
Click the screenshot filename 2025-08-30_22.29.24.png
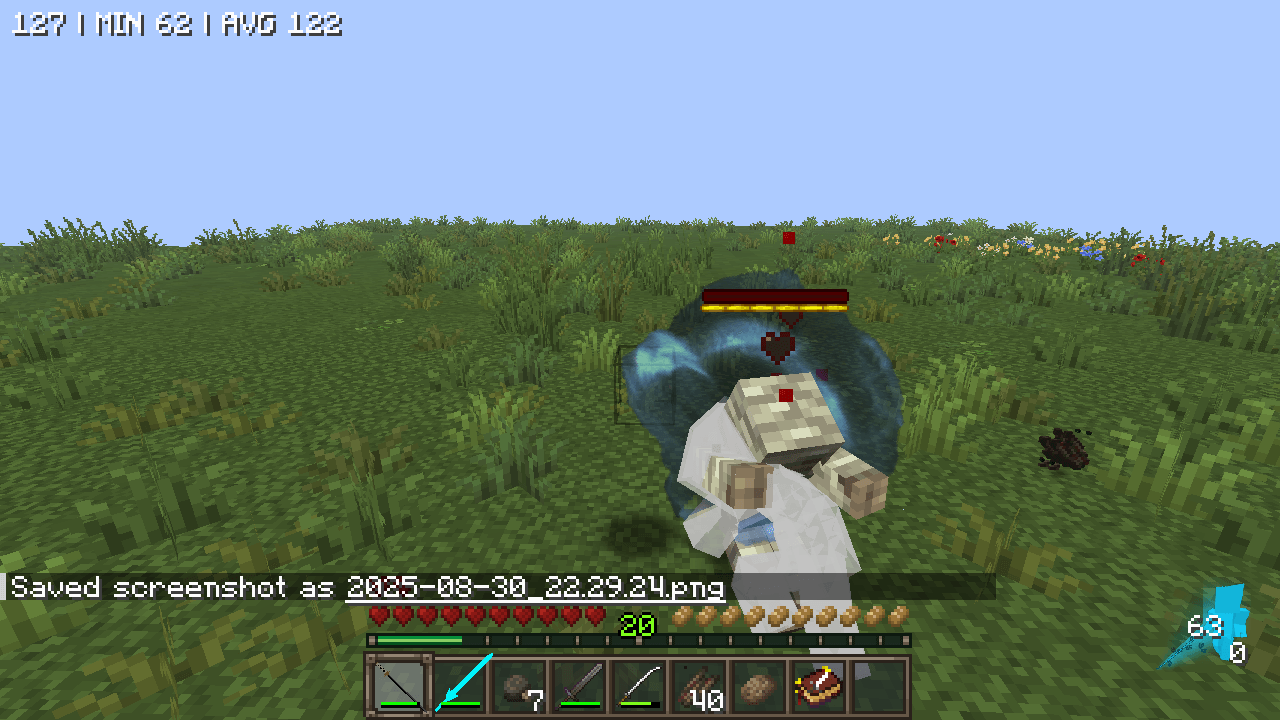[x=536, y=589]
